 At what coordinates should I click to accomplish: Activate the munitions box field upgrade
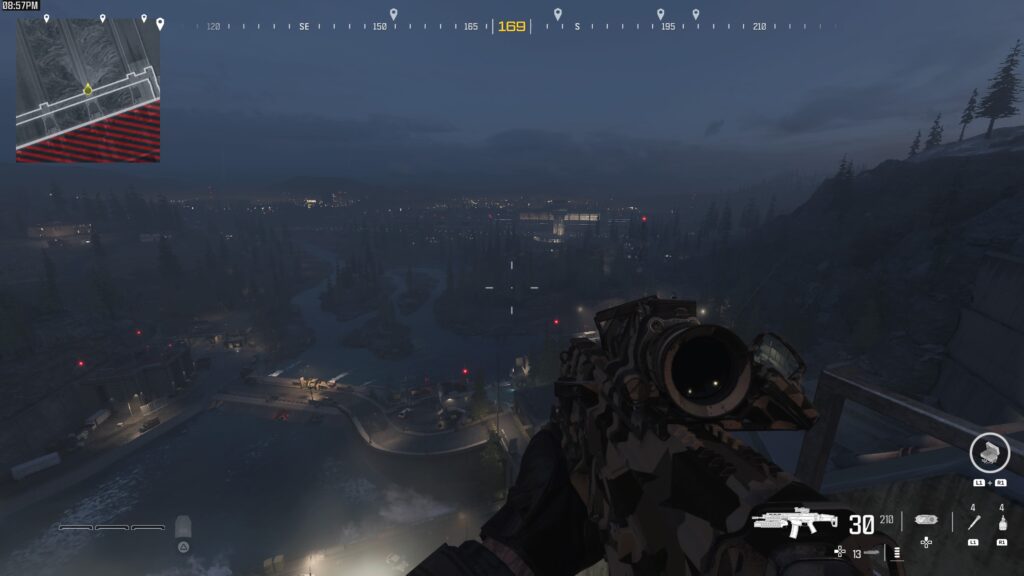pos(988,453)
